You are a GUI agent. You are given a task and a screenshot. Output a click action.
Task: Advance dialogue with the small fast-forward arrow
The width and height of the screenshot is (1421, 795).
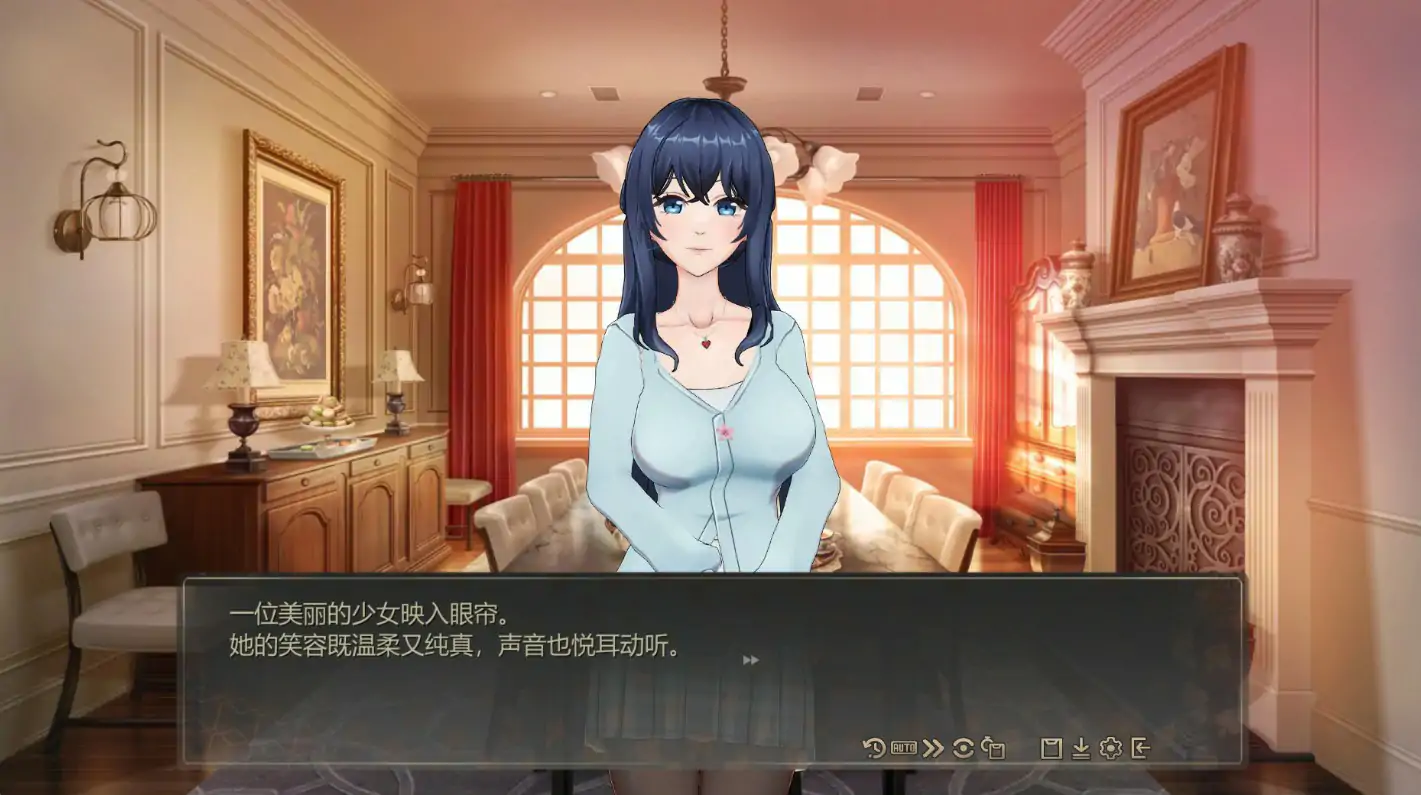(751, 660)
